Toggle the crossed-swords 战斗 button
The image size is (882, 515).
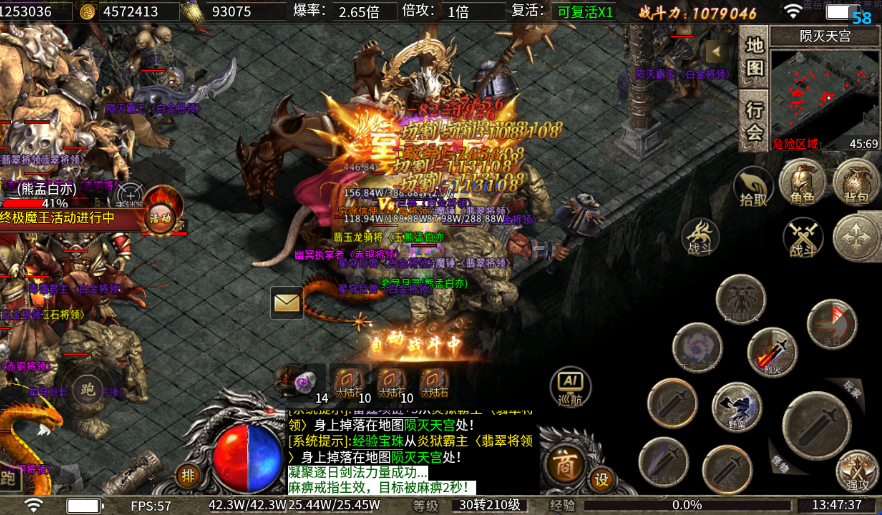[802, 238]
